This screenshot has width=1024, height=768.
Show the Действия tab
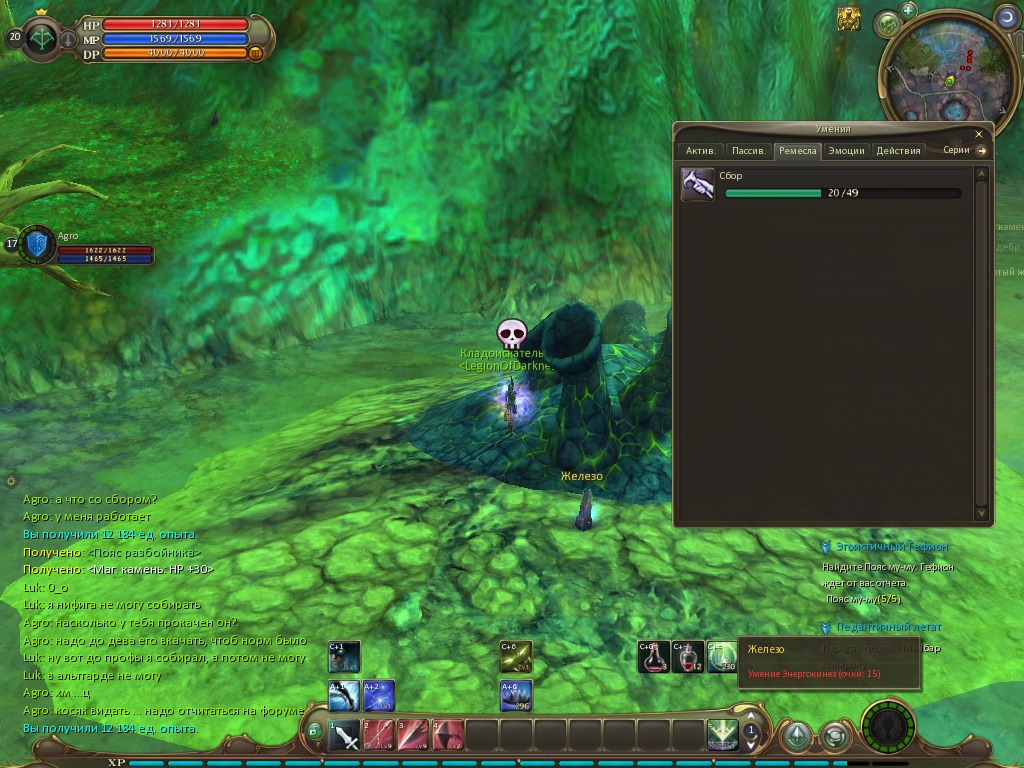pyautogui.click(x=898, y=151)
